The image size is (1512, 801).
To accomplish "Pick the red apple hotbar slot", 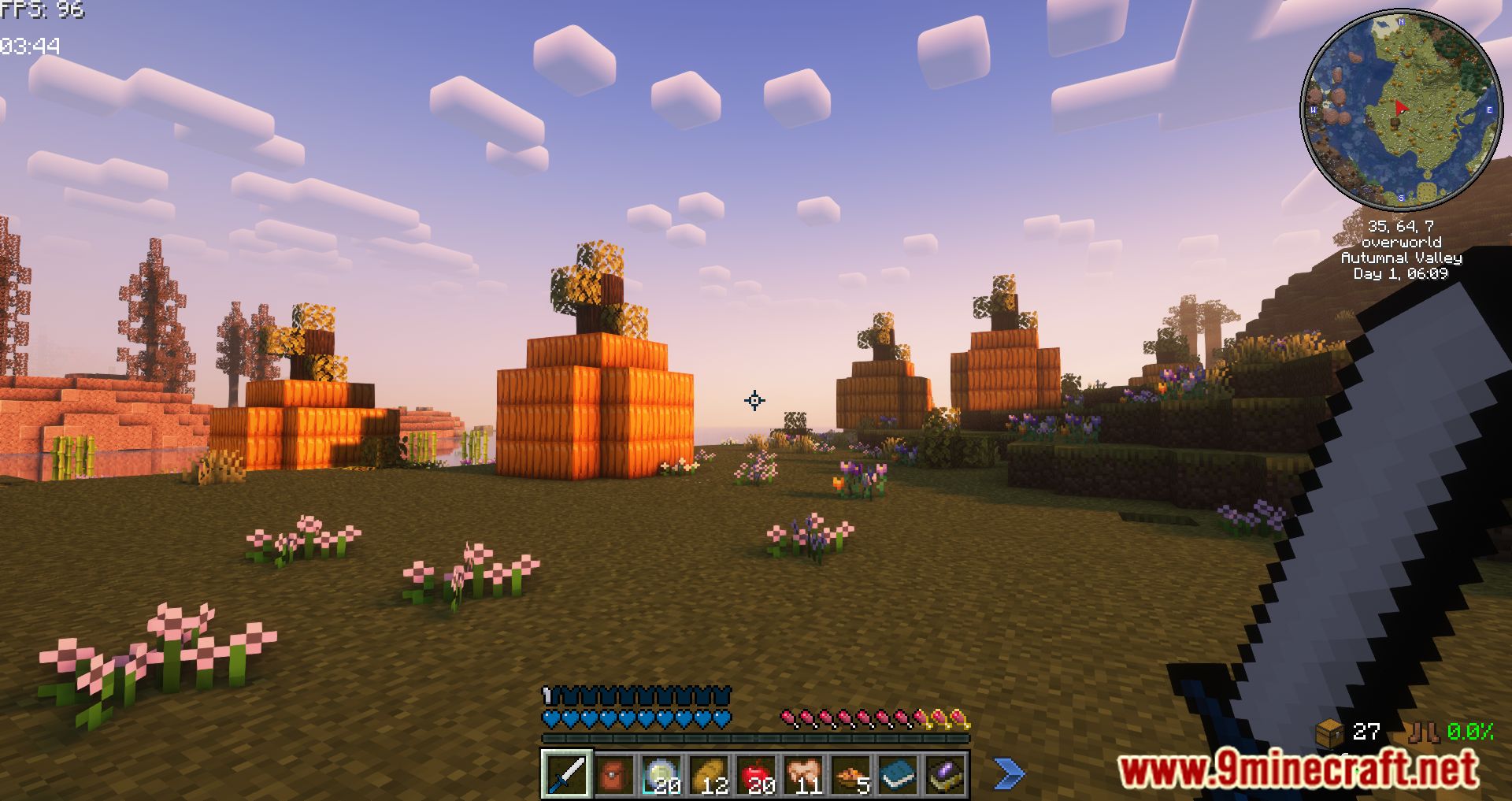I will (756, 774).
